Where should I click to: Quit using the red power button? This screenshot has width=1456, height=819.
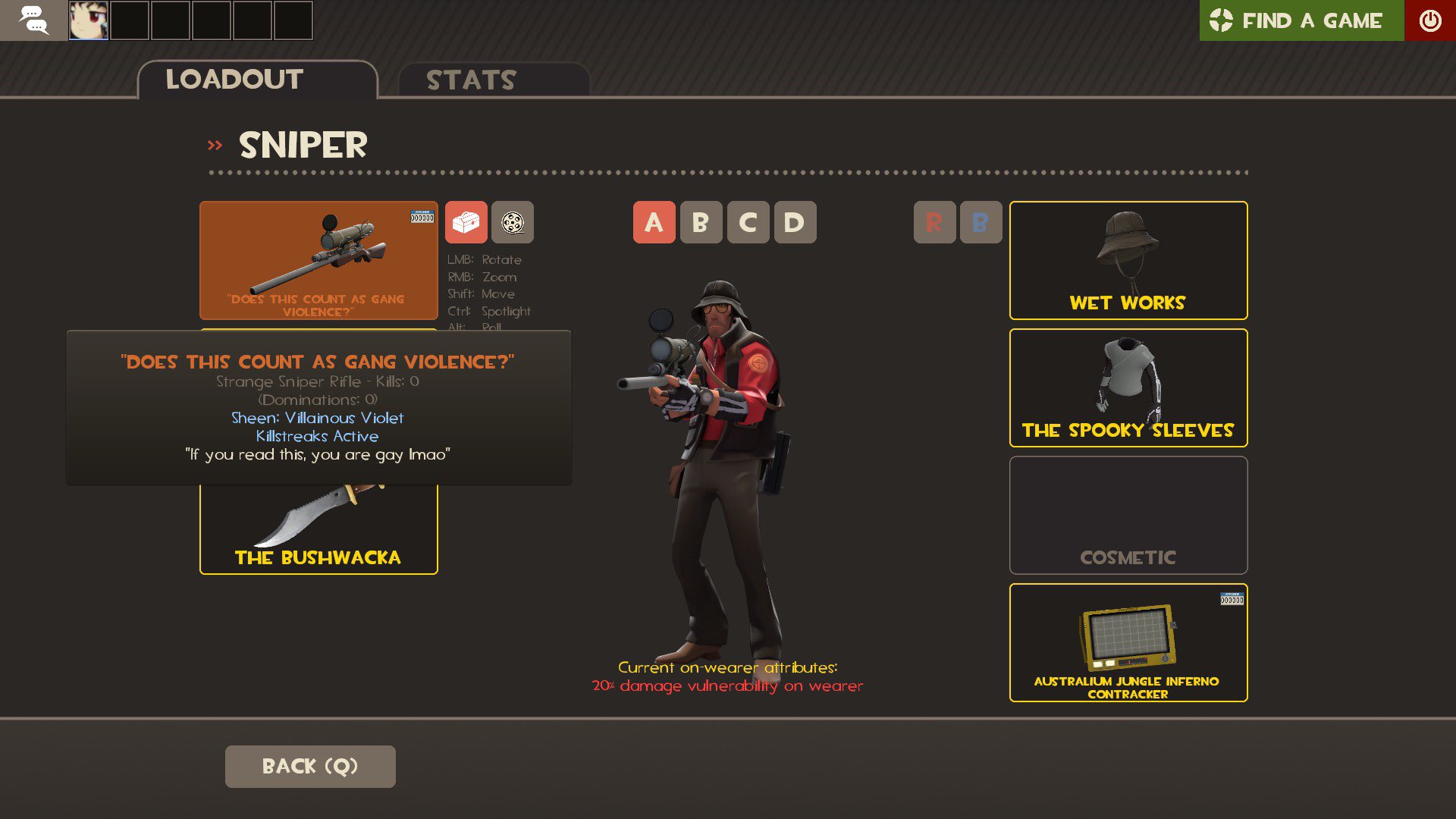(1429, 20)
